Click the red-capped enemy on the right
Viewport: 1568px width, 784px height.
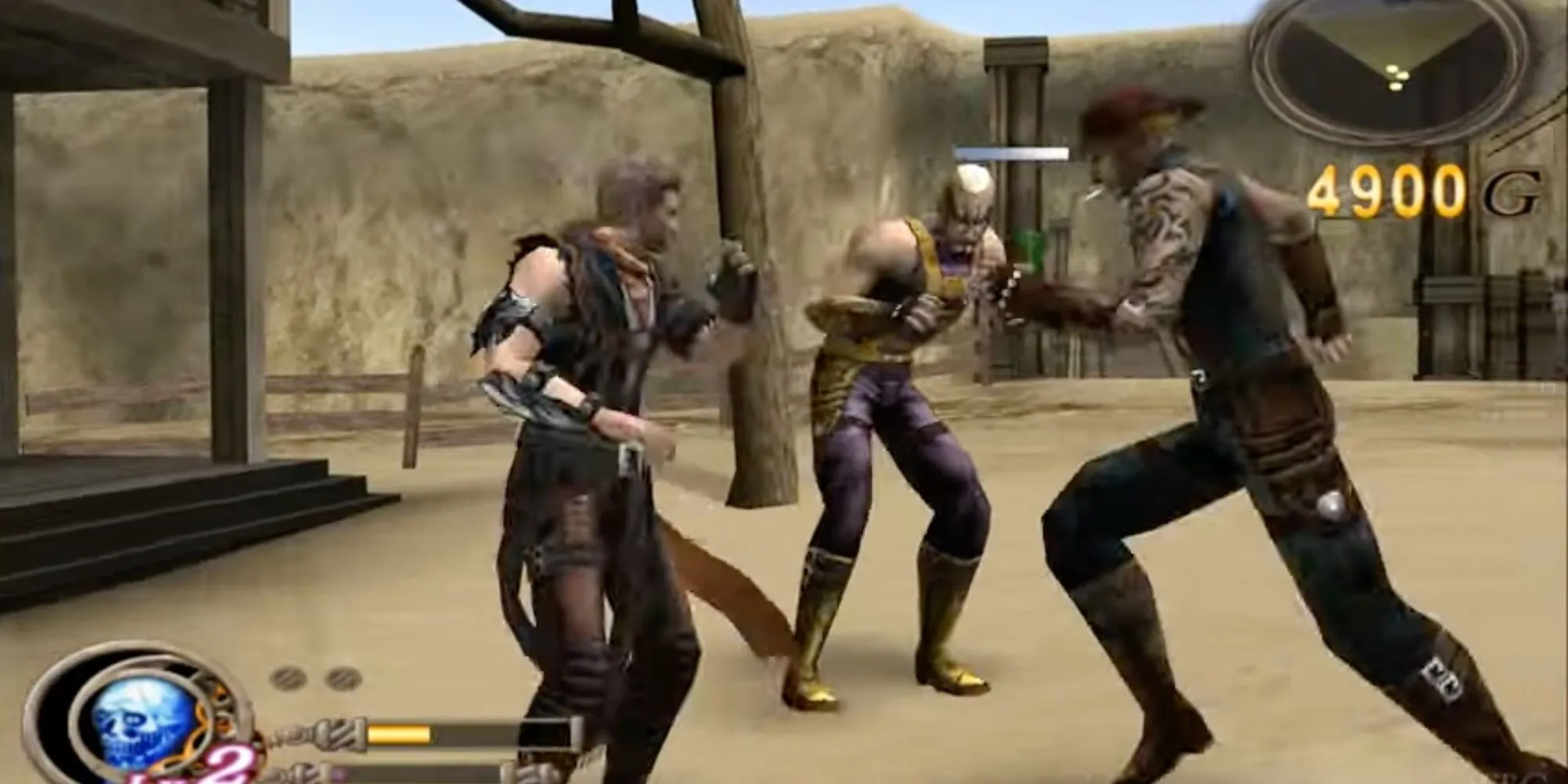[x=1176, y=353]
